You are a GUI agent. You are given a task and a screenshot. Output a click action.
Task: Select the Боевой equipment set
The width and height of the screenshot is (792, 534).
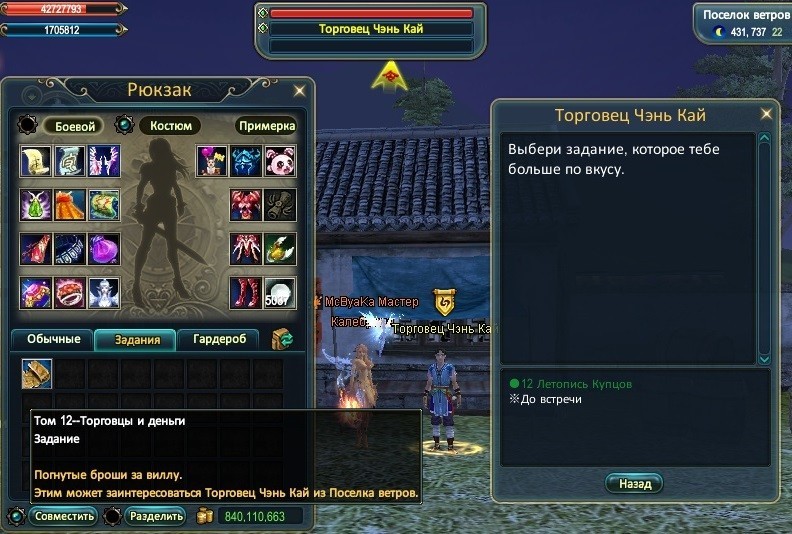75,126
